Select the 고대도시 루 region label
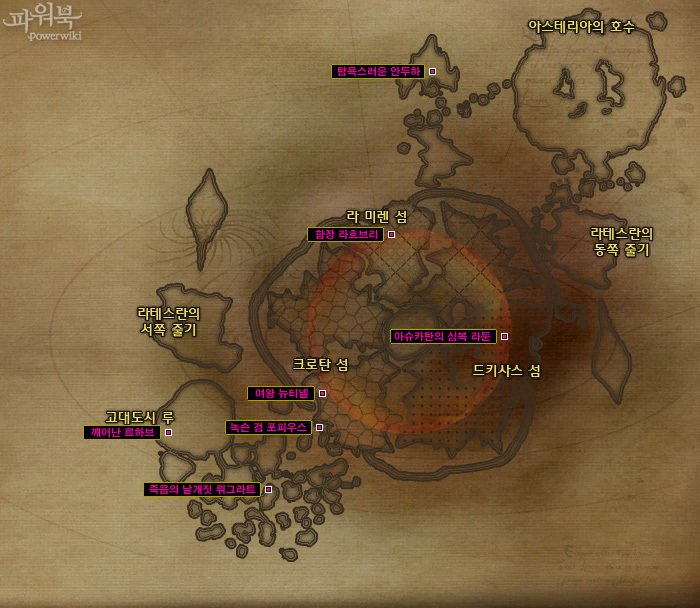Image resolution: width=700 pixels, height=608 pixels. pyautogui.click(x=140, y=417)
